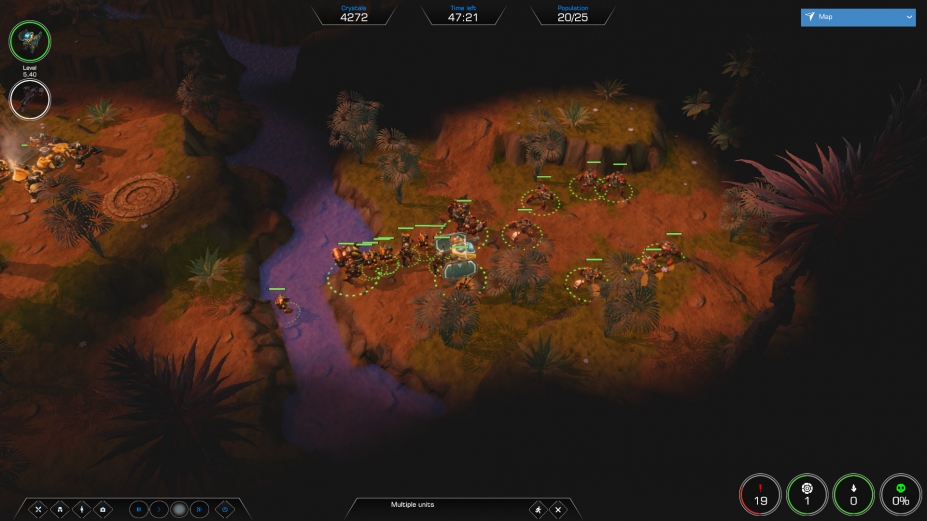
Task: Set the game to normal play speed
Action: (158, 509)
